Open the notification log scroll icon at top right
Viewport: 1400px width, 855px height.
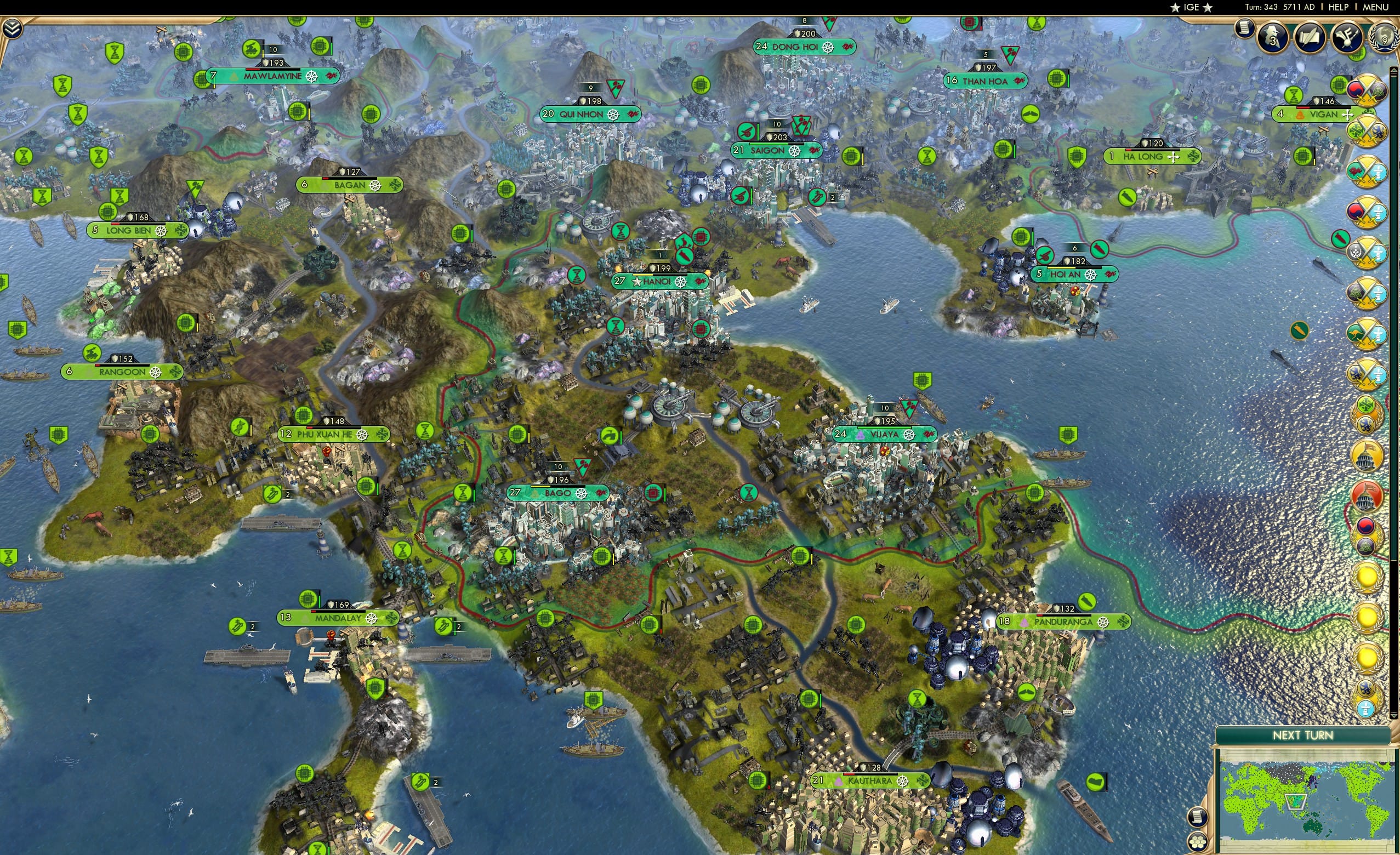(1245, 30)
